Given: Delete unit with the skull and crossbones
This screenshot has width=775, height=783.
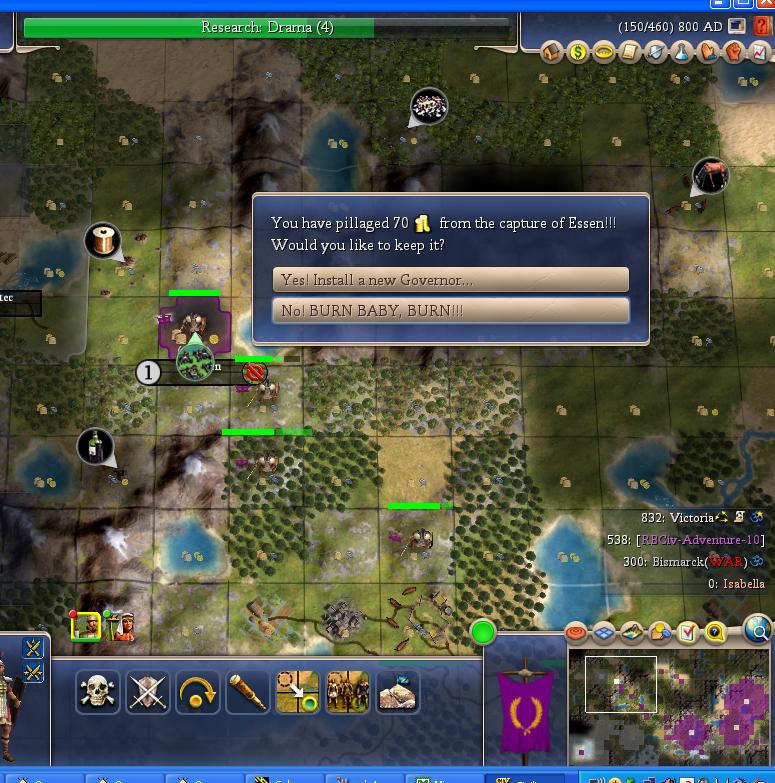Looking at the screenshot, I should (x=97, y=692).
